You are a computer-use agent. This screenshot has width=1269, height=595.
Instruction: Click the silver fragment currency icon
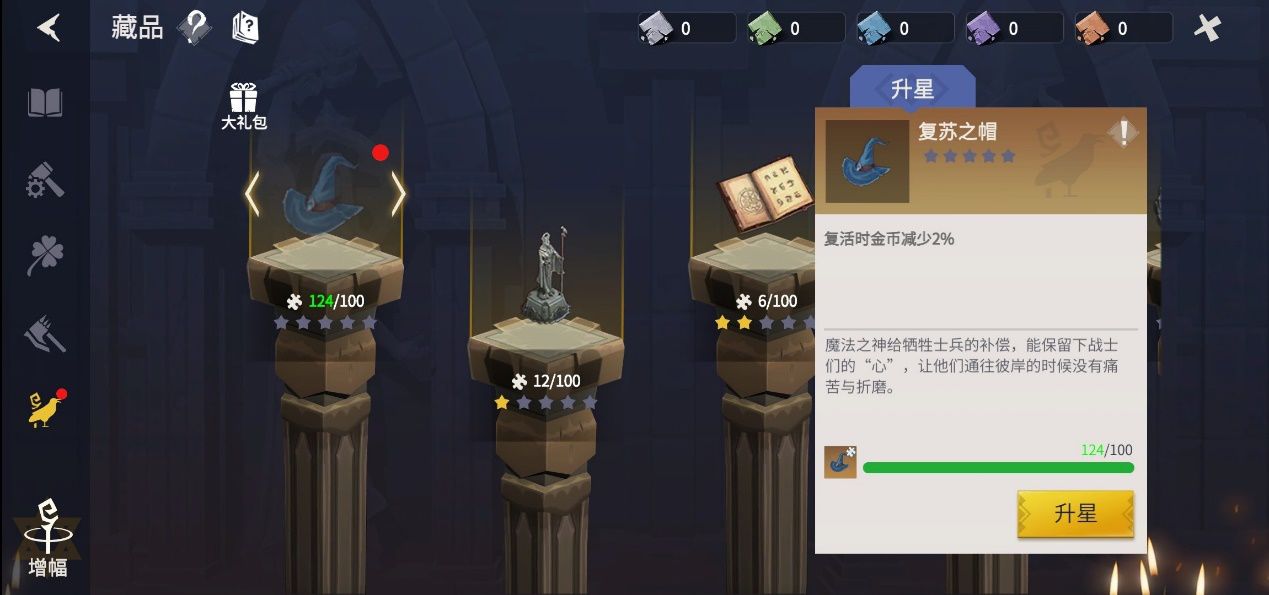pos(654,29)
